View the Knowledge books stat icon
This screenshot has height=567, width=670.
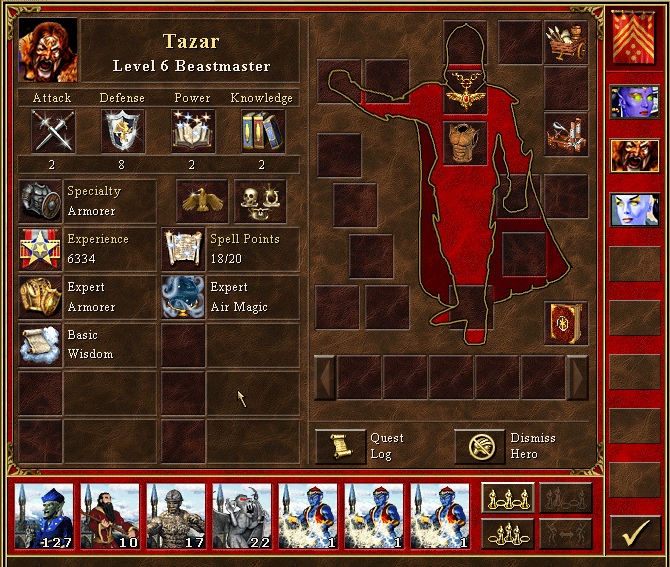(262, 131)
